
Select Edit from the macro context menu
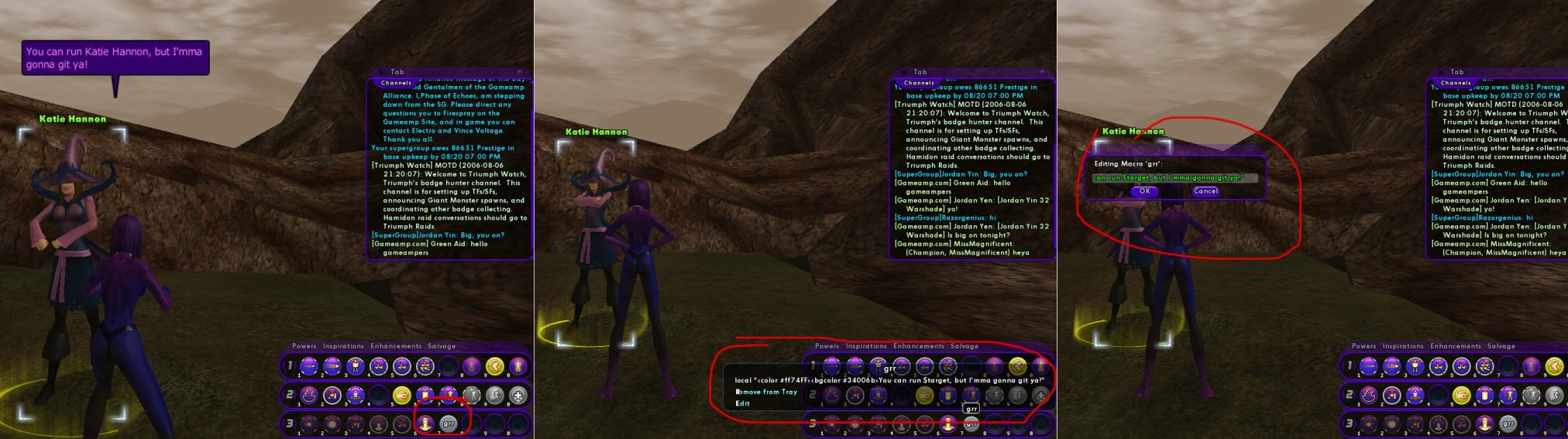pyautogui.click(x=742, y=403)
